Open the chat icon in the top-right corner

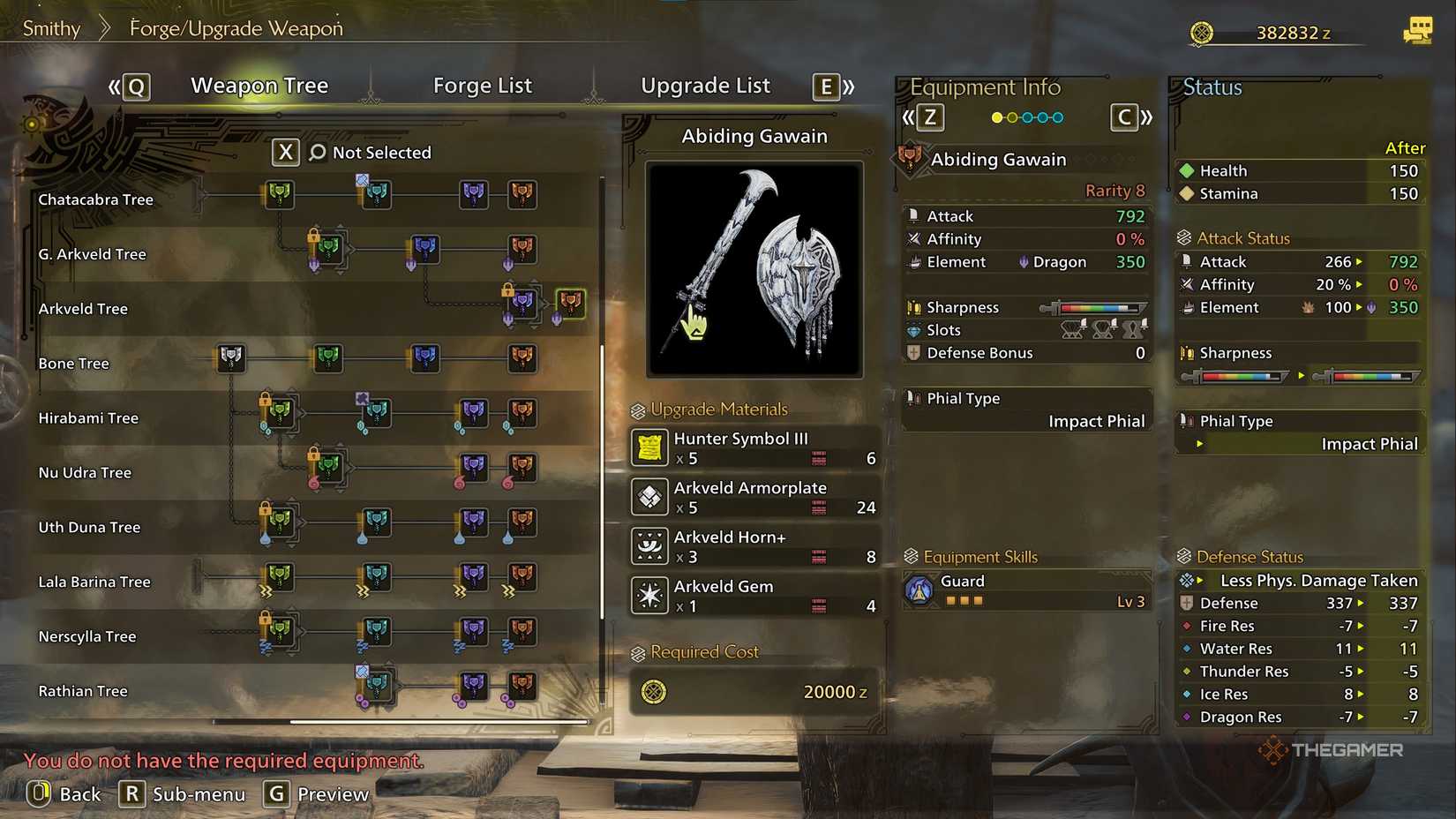pyautogui.click(x=1419, y=29)
